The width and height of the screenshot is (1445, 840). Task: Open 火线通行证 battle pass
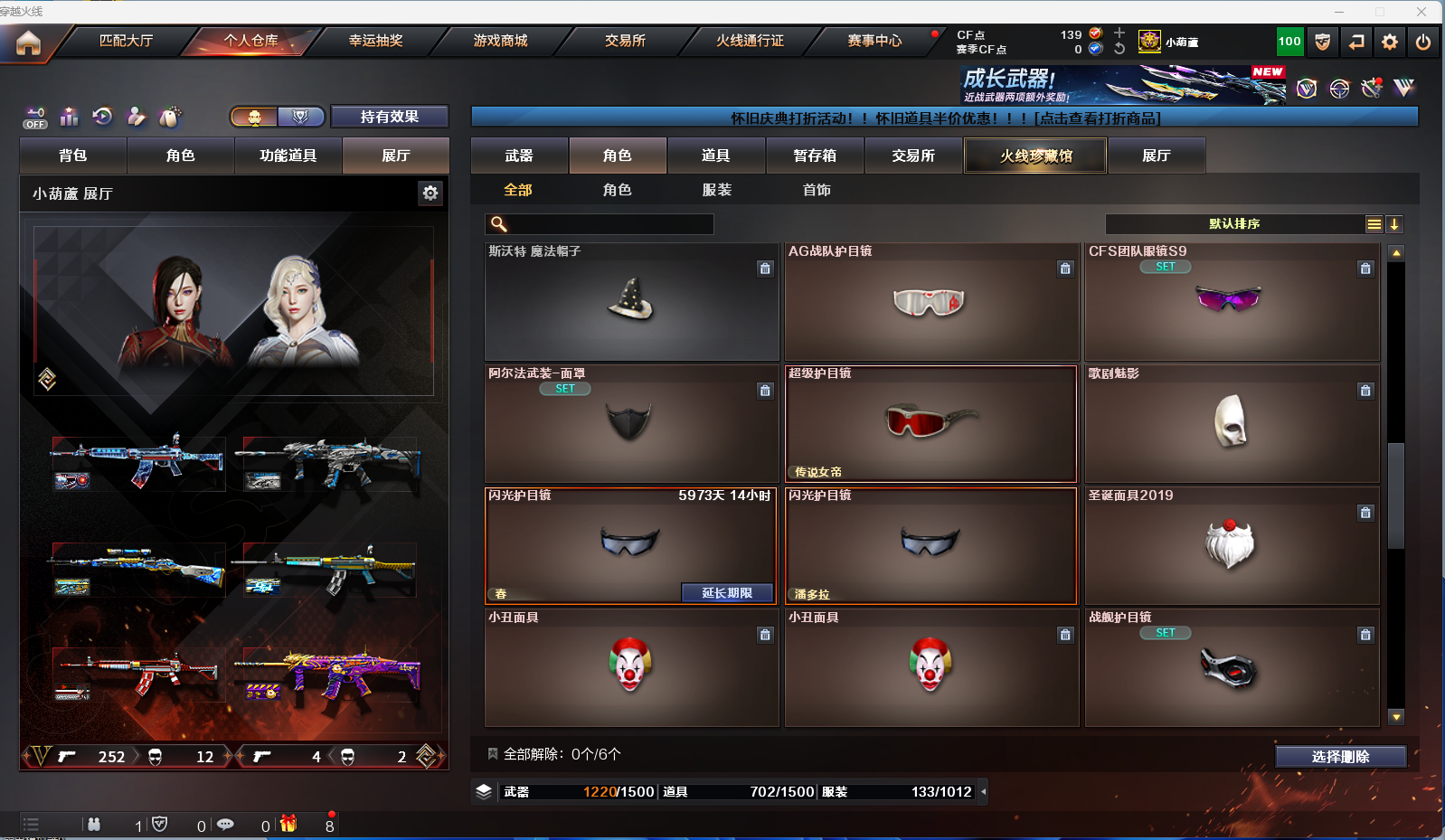pos(750,41)
